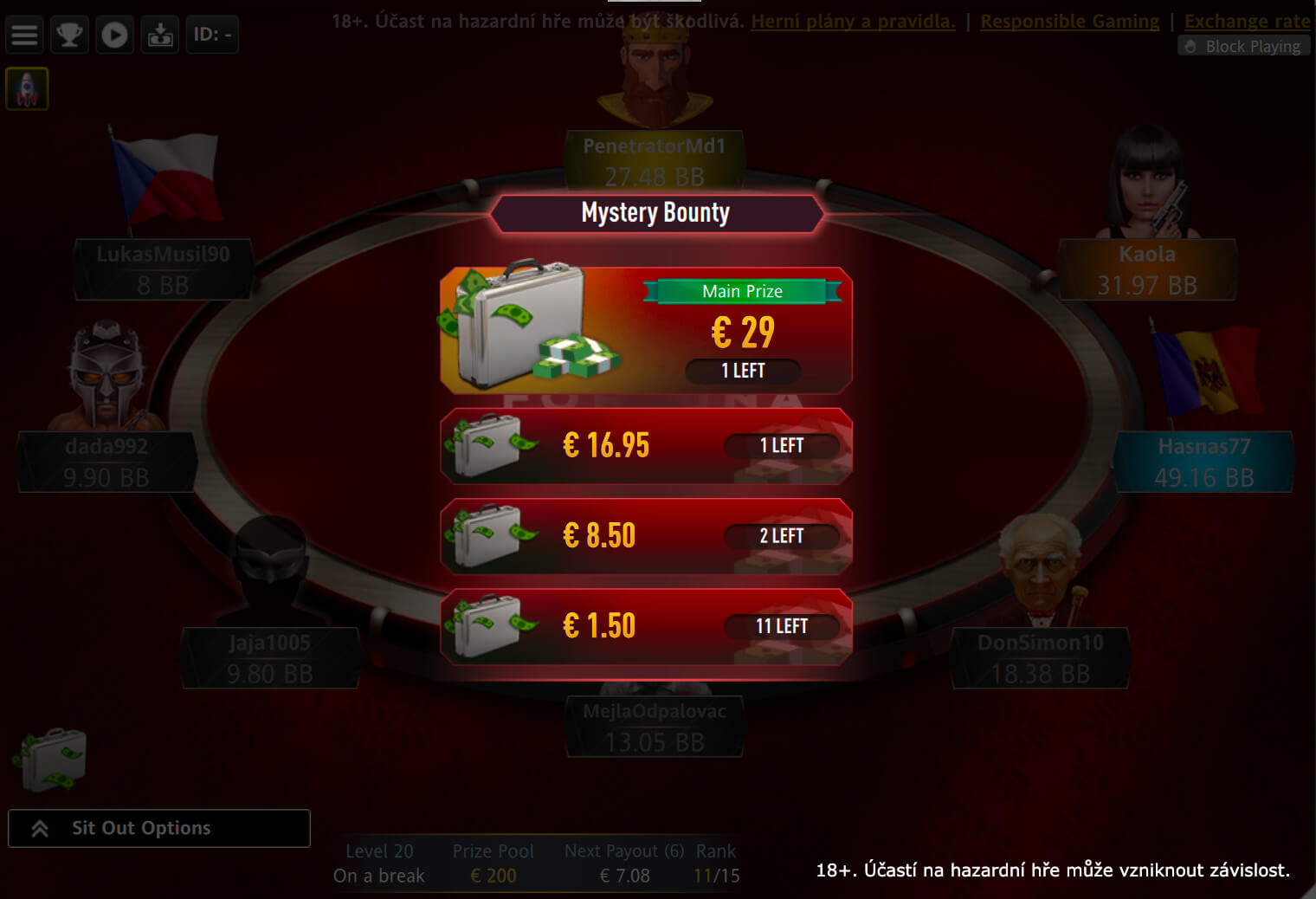Expand Sit Out Options
The width and height of the screenshot is (1316, 899).
coord(158,828)
